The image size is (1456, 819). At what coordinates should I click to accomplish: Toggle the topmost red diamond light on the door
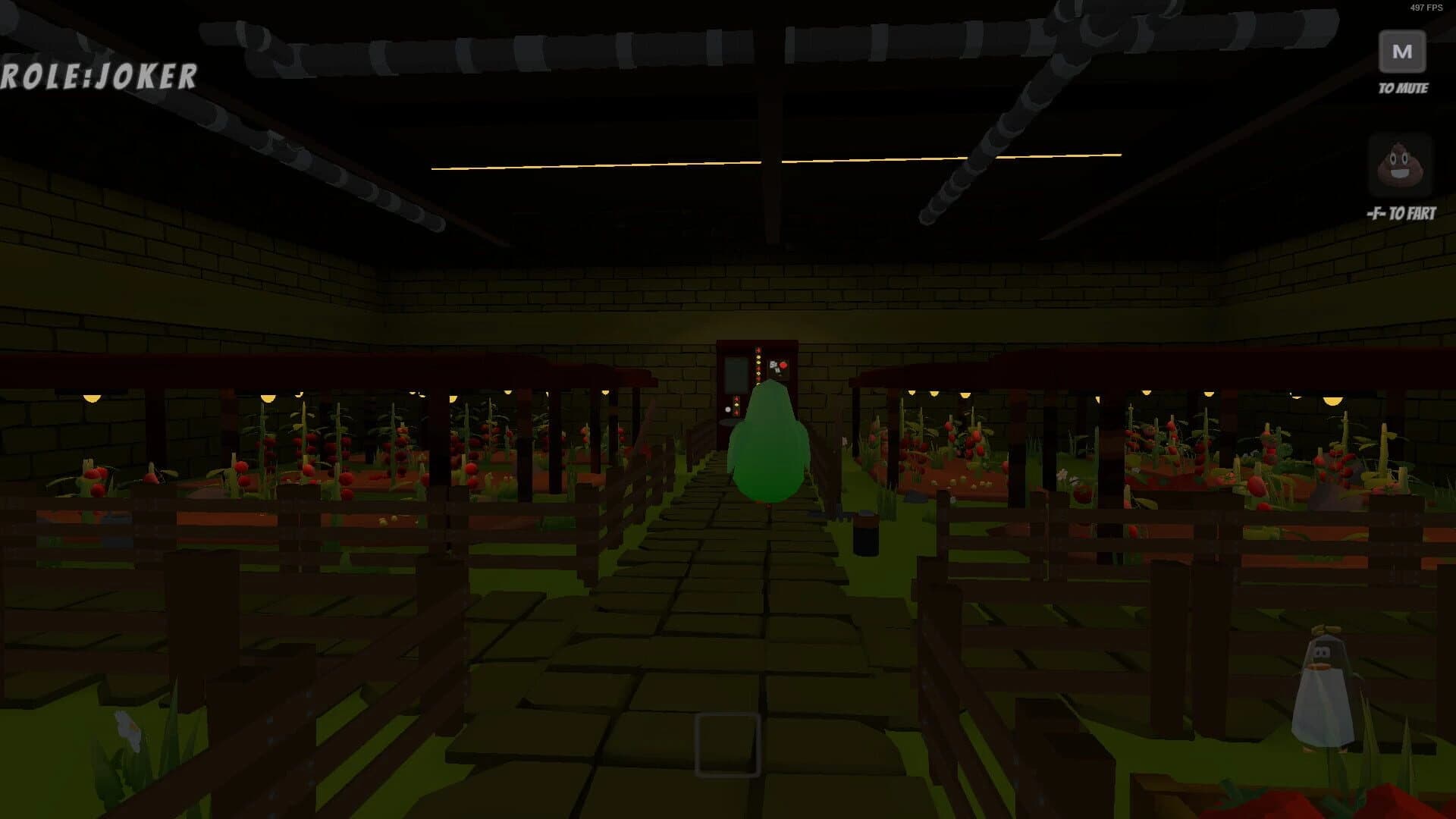(758, 350)
